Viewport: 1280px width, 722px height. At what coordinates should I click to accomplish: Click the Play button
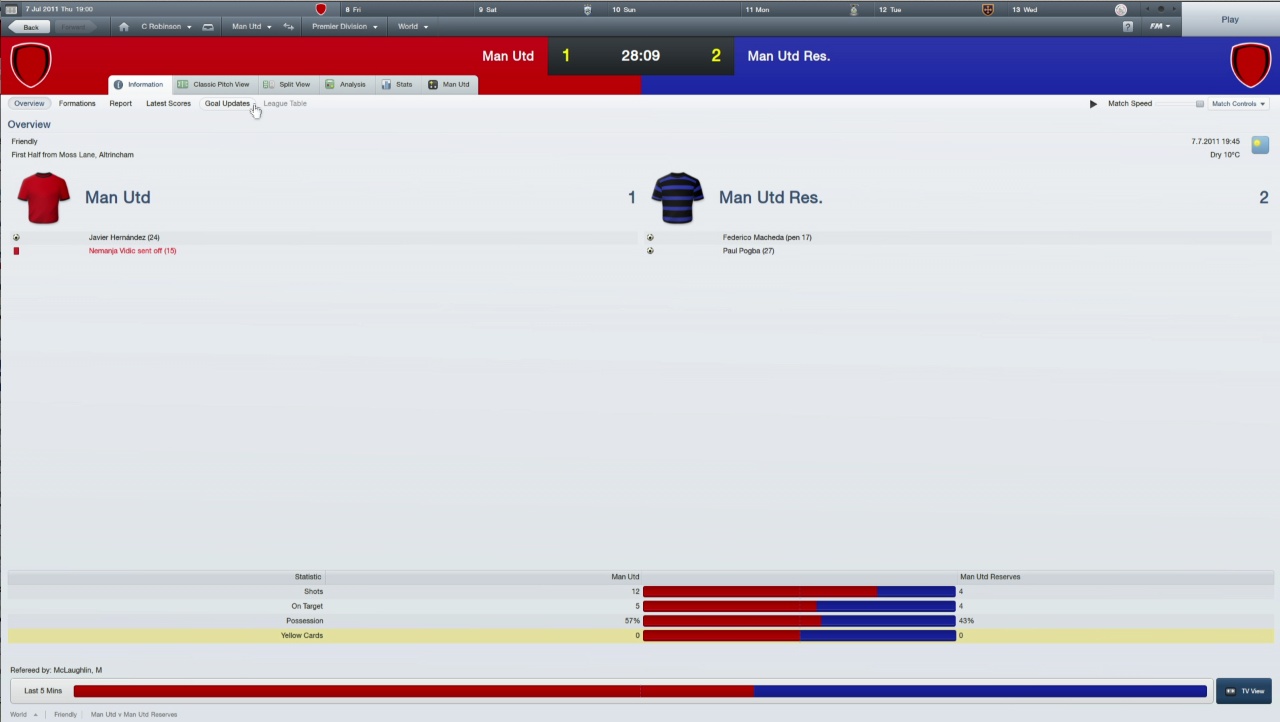point(1230,19)
